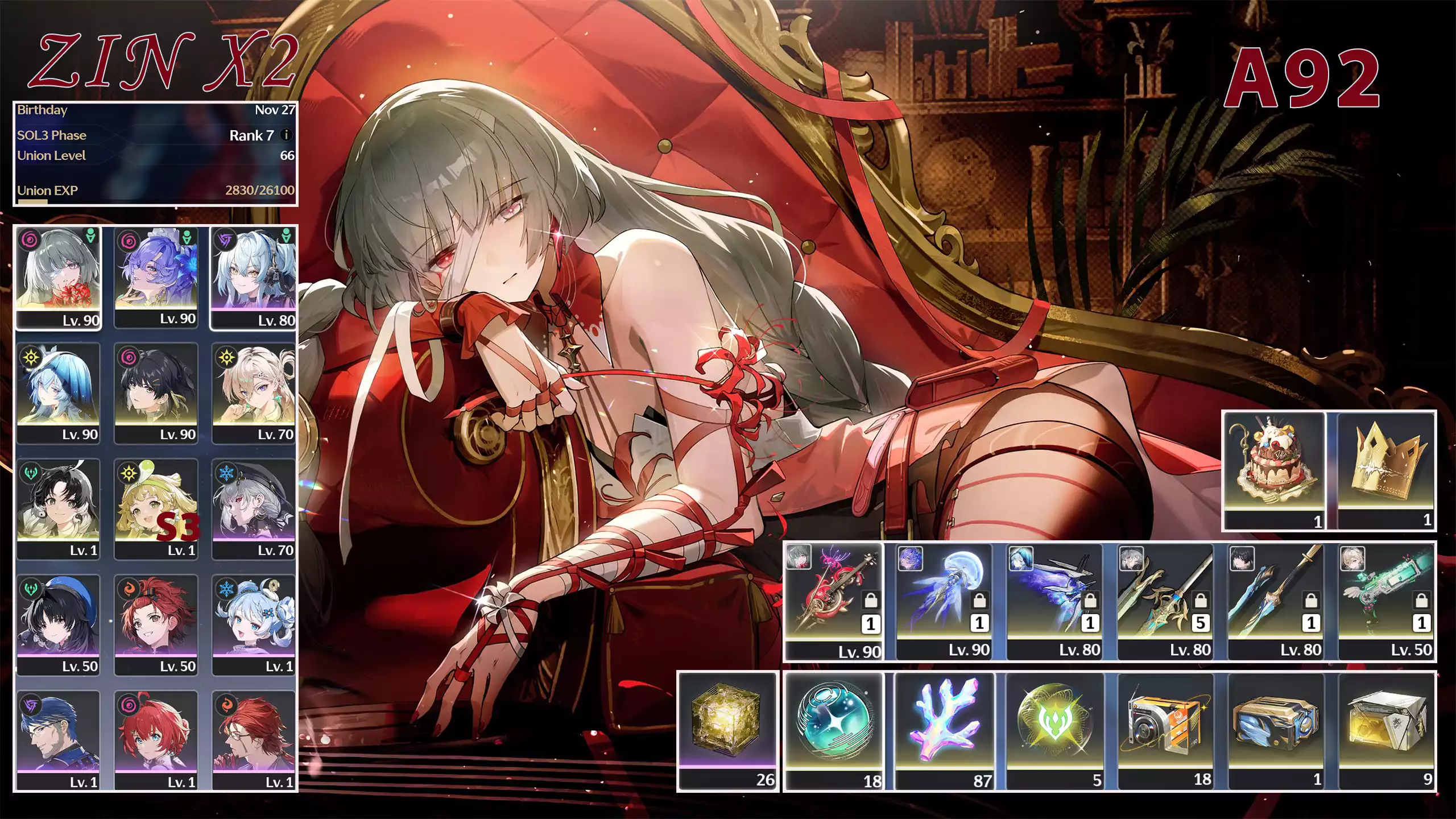Image resolution: width=1456 pixels, height=819 pixels.
Task: Click the spectro element badge on the blonde S3 character
Action: (x=129, y=471)
